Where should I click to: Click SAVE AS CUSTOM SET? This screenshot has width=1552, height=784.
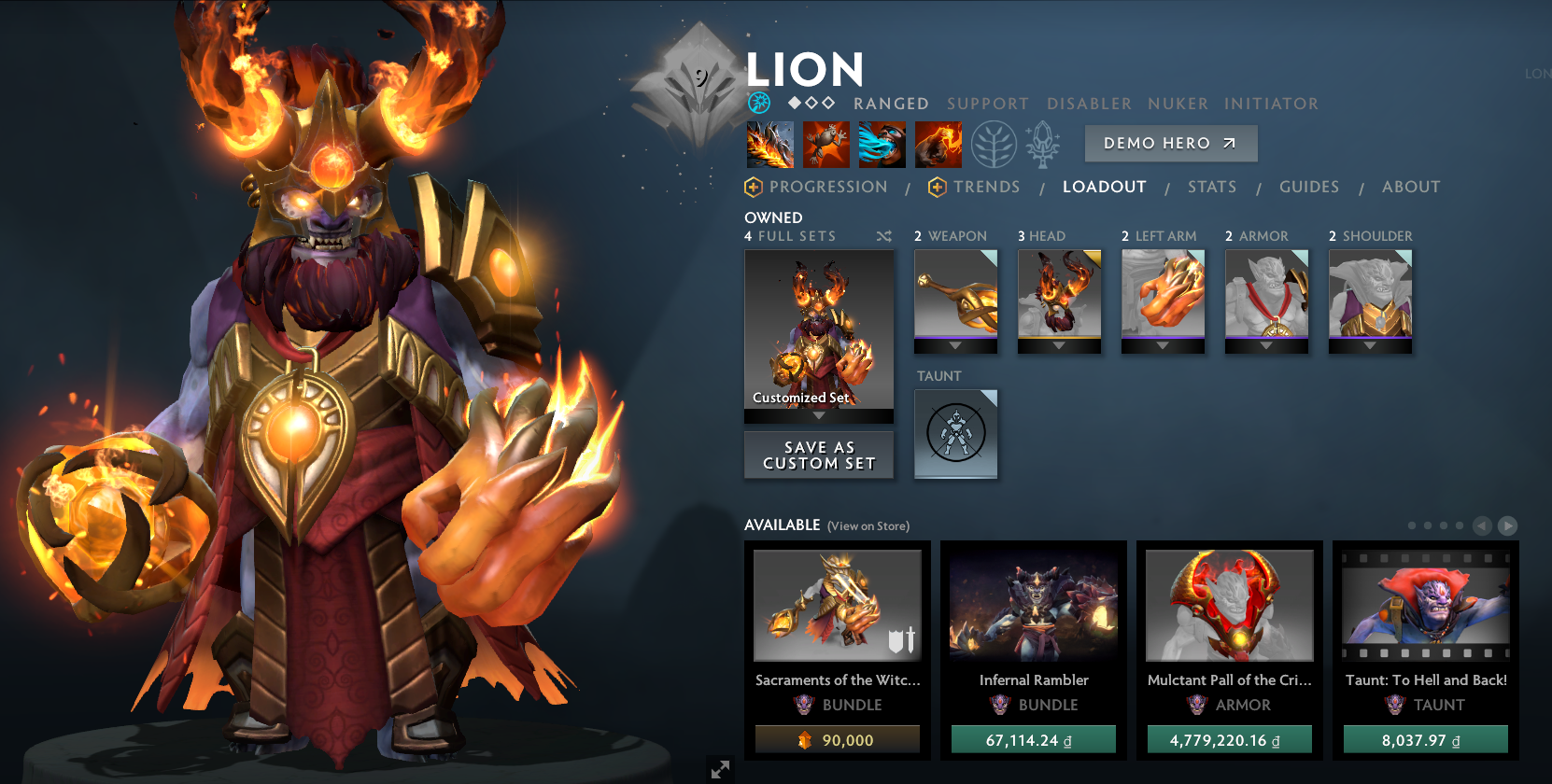pyautogui.click(x=818, y=455)
